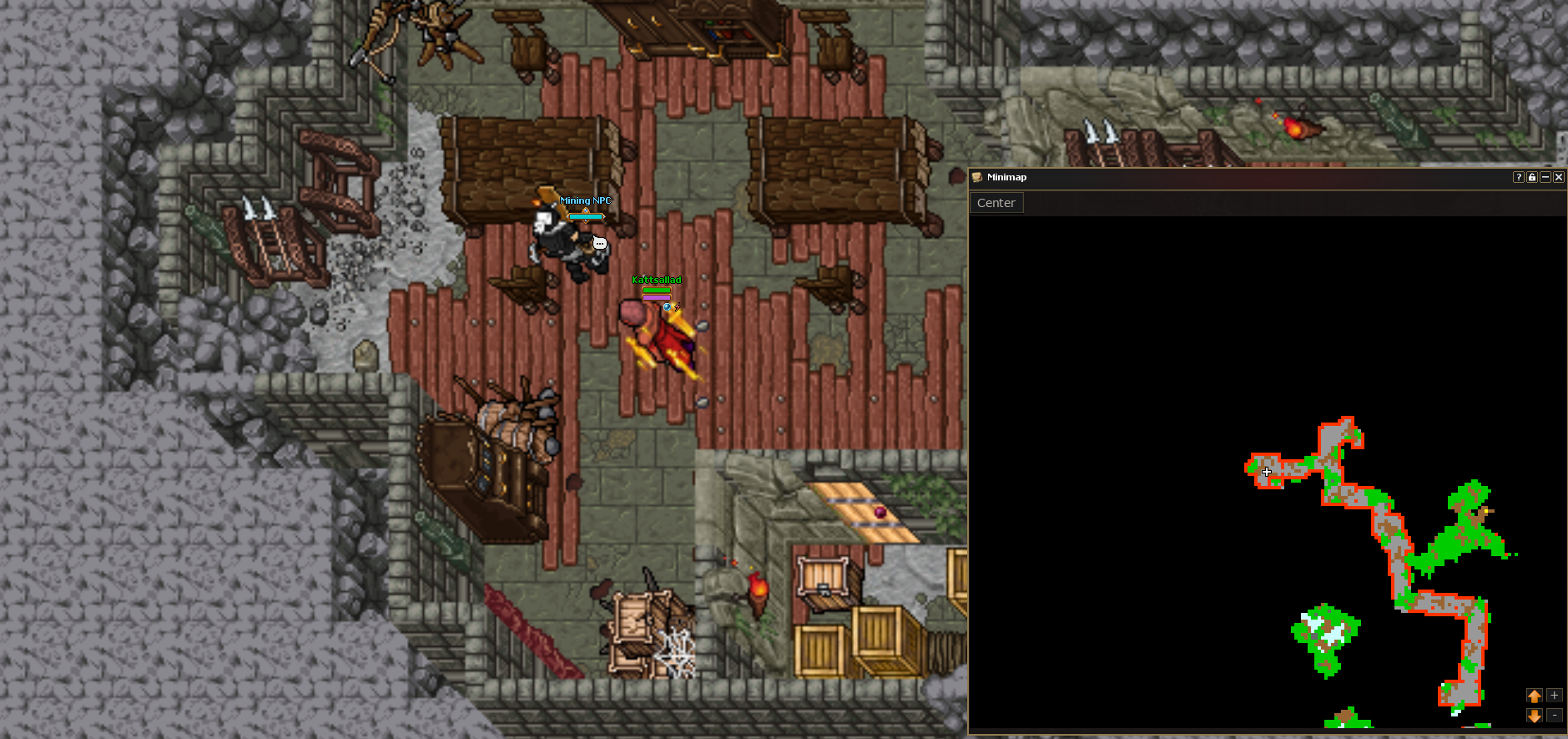Click the white cross marker on minimap
The image size is (1568, 739).
pyautogui.click(x=1267, y=472)
